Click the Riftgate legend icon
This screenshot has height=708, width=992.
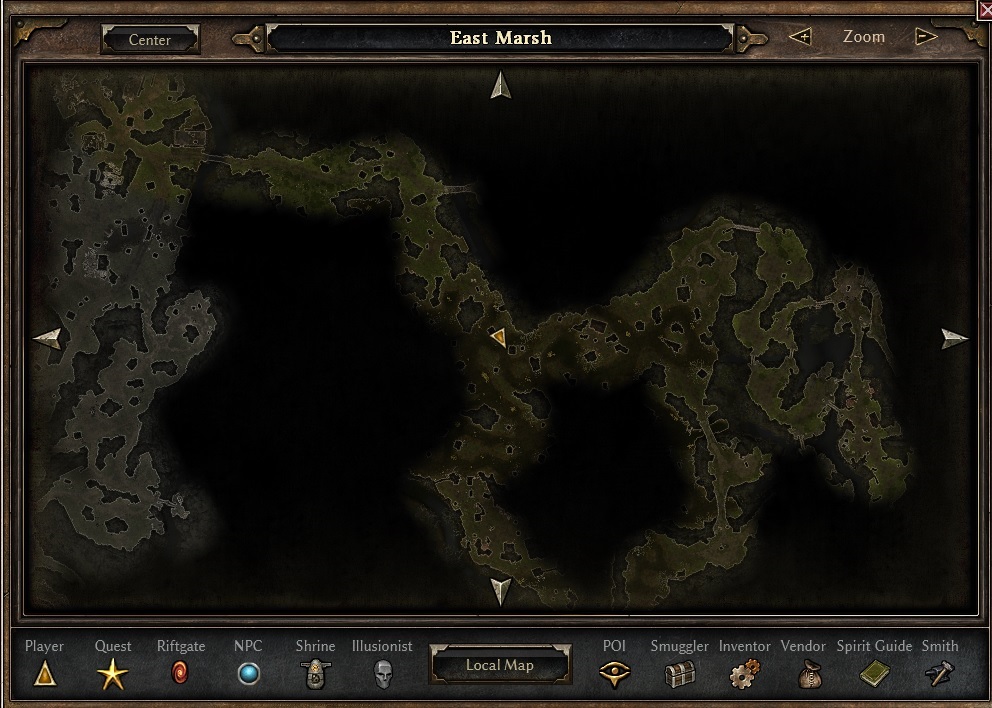[x=180, y=673]
